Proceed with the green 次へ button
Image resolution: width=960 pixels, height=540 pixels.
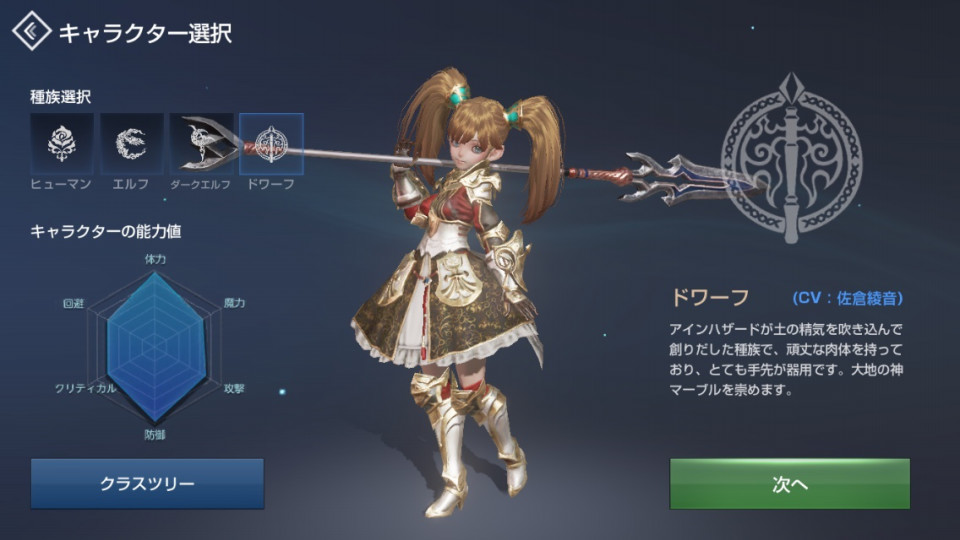coord(789,484)
